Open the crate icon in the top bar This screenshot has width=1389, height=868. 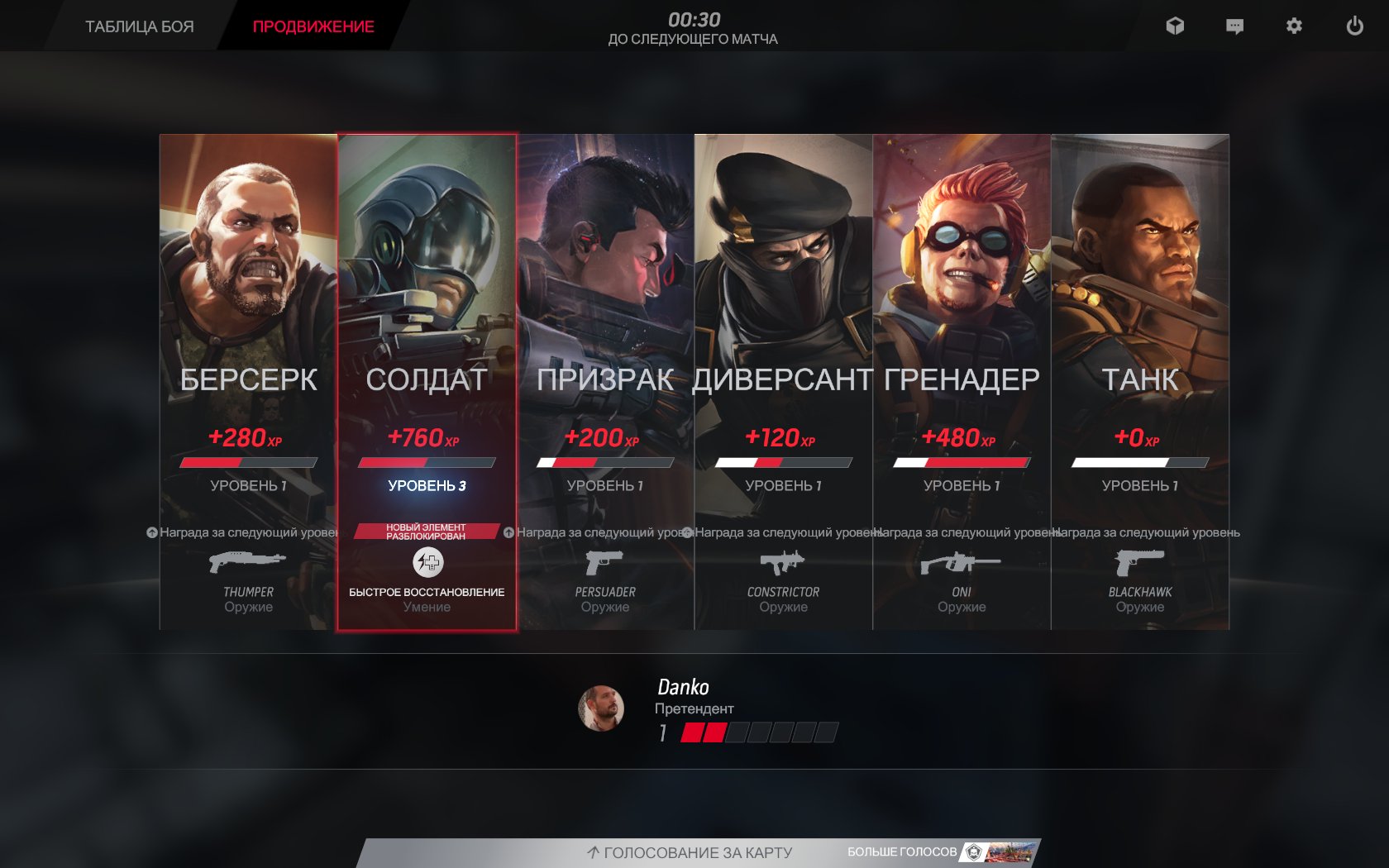[x=1175, y=26]
